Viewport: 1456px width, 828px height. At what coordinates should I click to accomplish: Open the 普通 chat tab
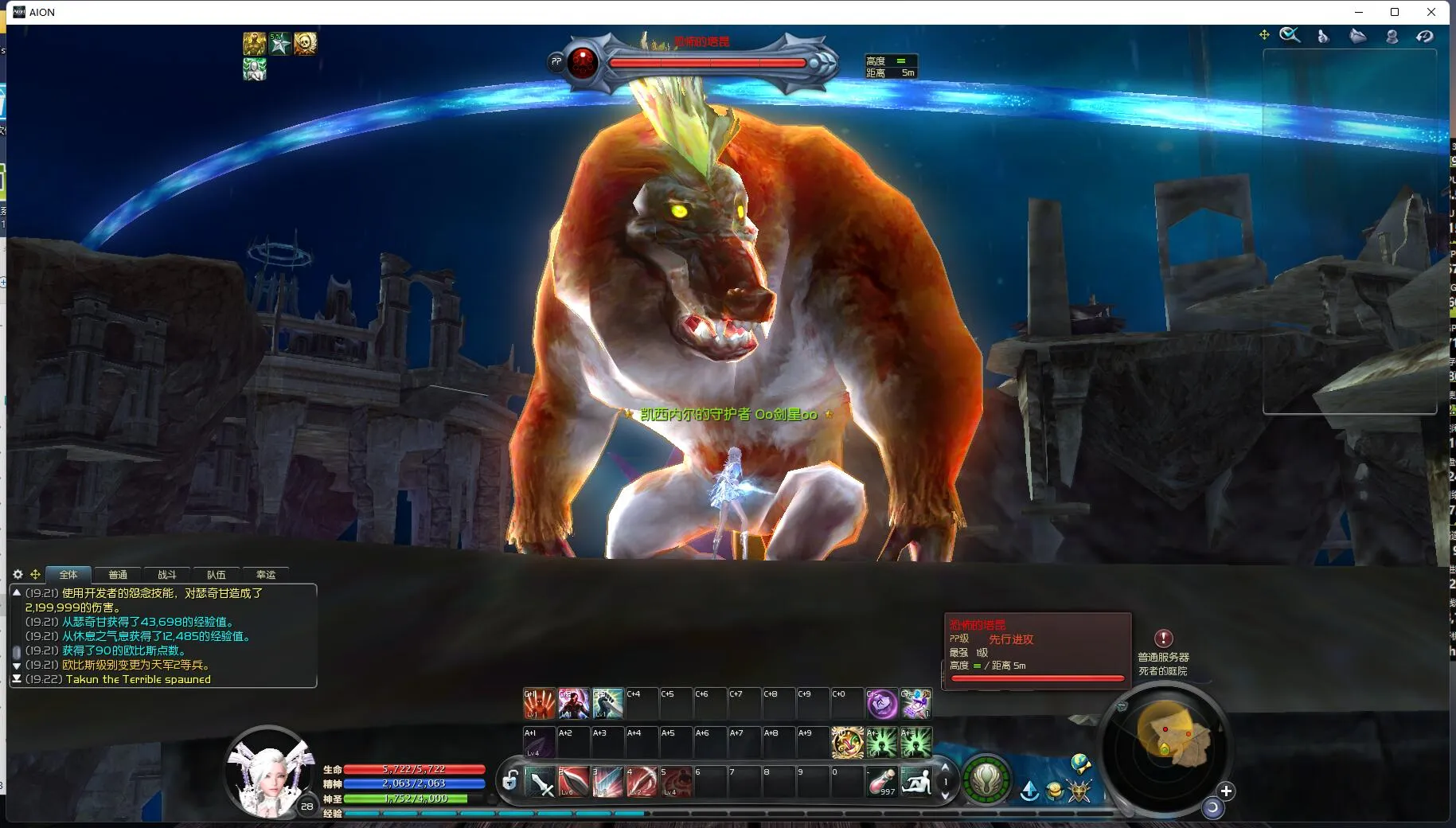[x=118, y=574]
